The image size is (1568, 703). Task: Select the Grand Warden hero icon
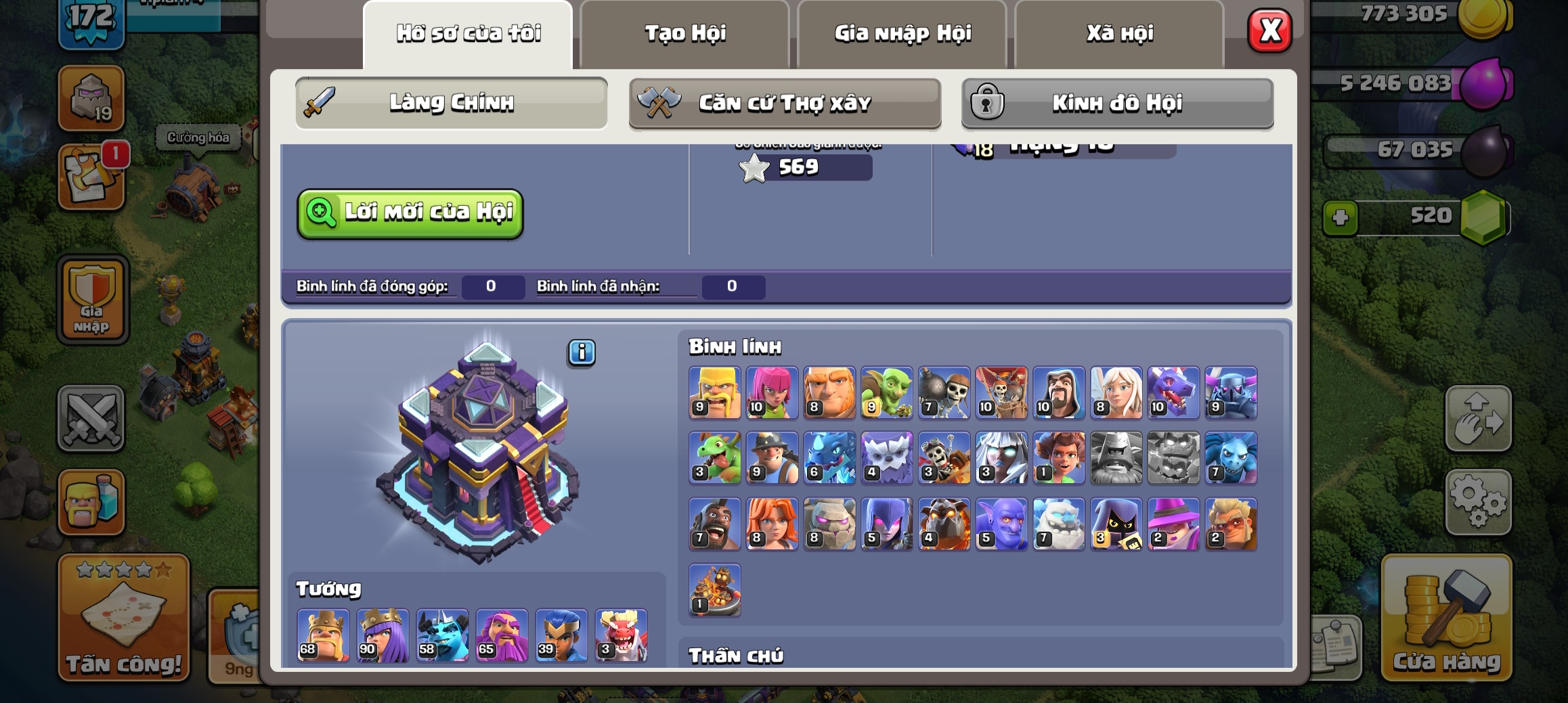(x=502, y=635)
